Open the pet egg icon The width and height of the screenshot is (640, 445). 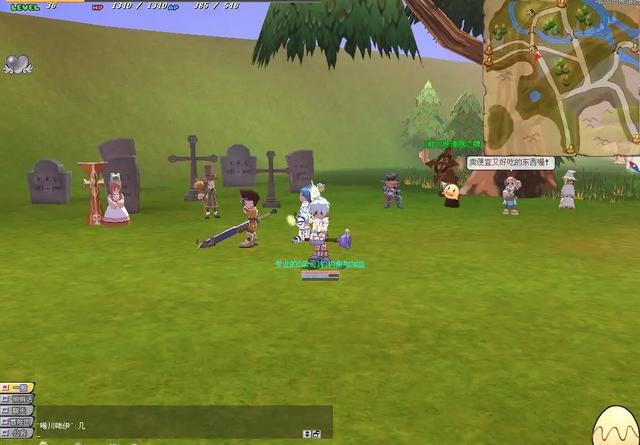[614, 427]
